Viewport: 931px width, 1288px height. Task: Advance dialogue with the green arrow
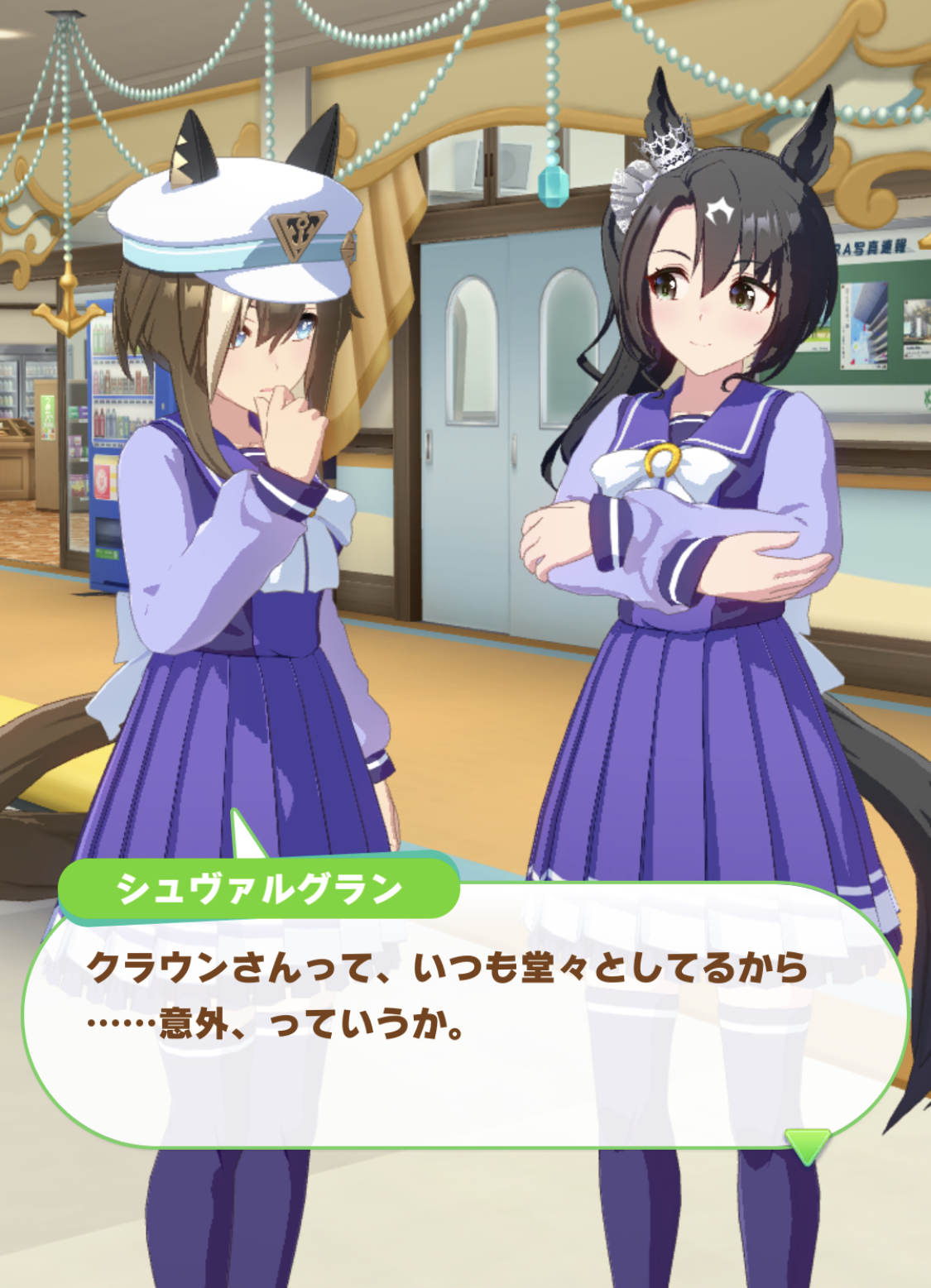(807, 1146)
